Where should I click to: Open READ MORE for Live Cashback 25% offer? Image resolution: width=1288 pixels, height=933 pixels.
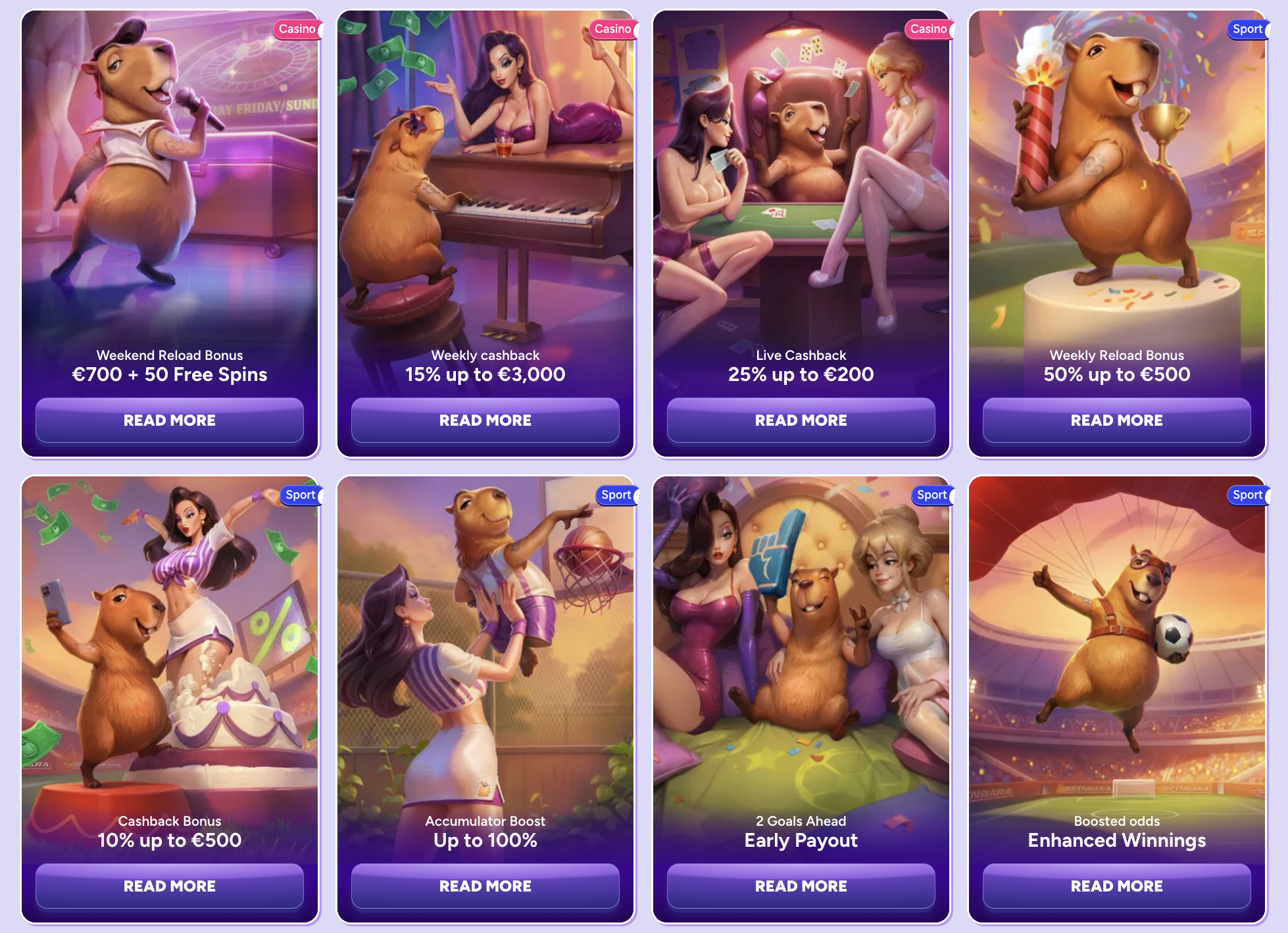(x=801, y=420)
